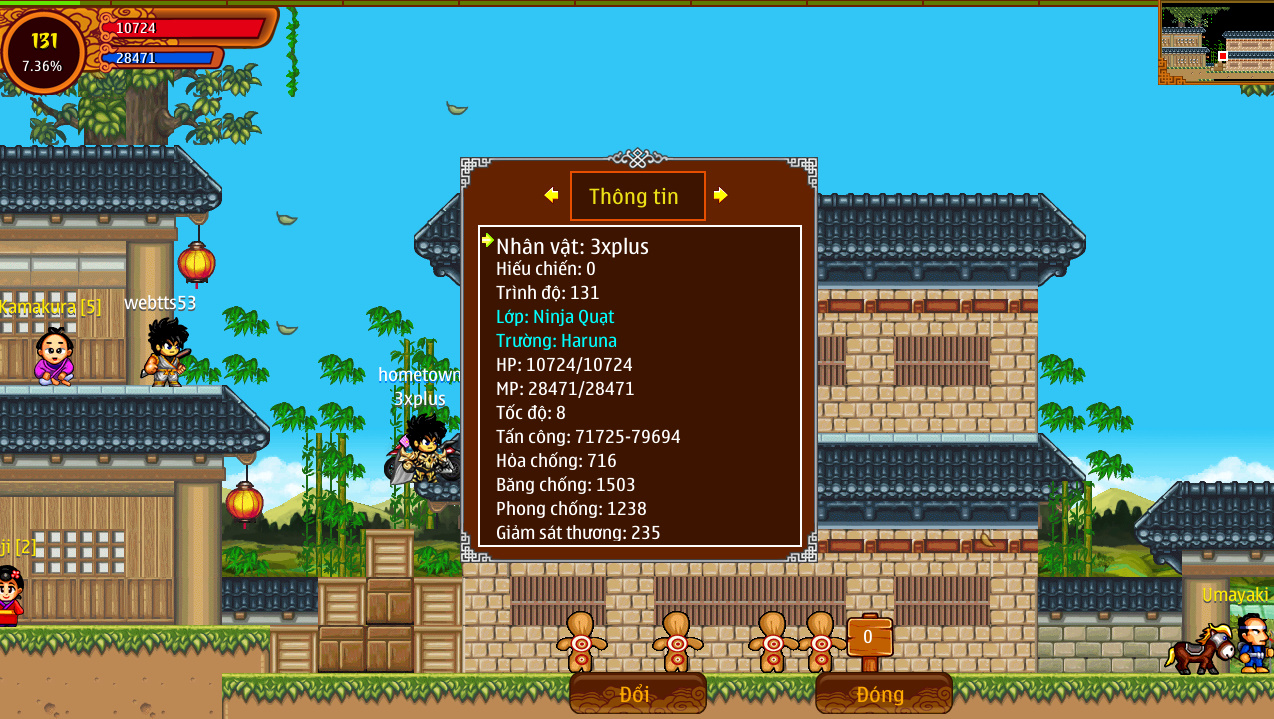Click the Đổi button

pos(637,693)
